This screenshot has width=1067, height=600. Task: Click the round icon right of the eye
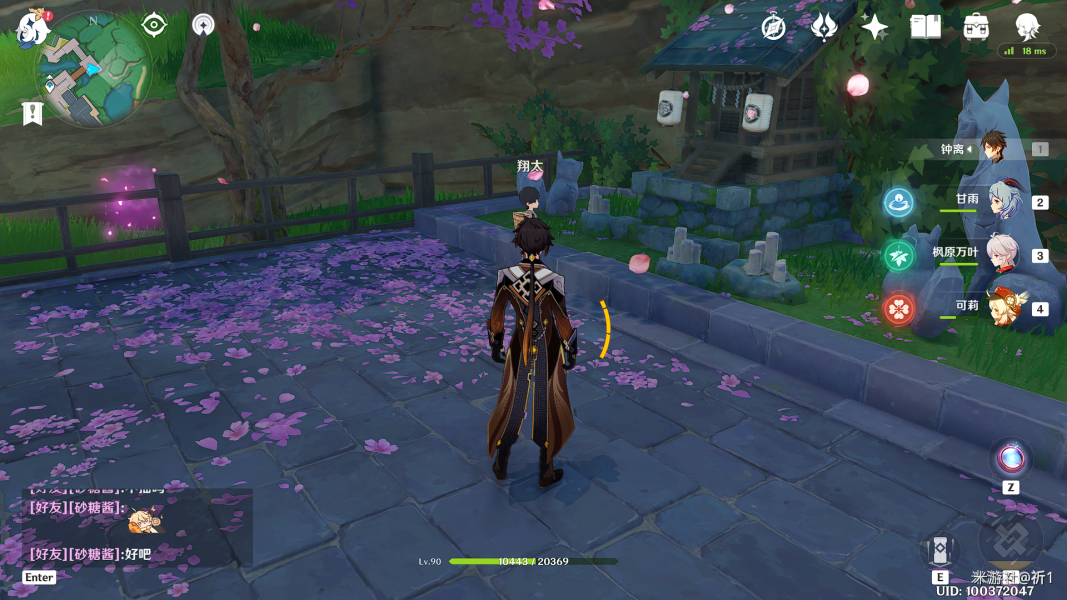point(203,25)
